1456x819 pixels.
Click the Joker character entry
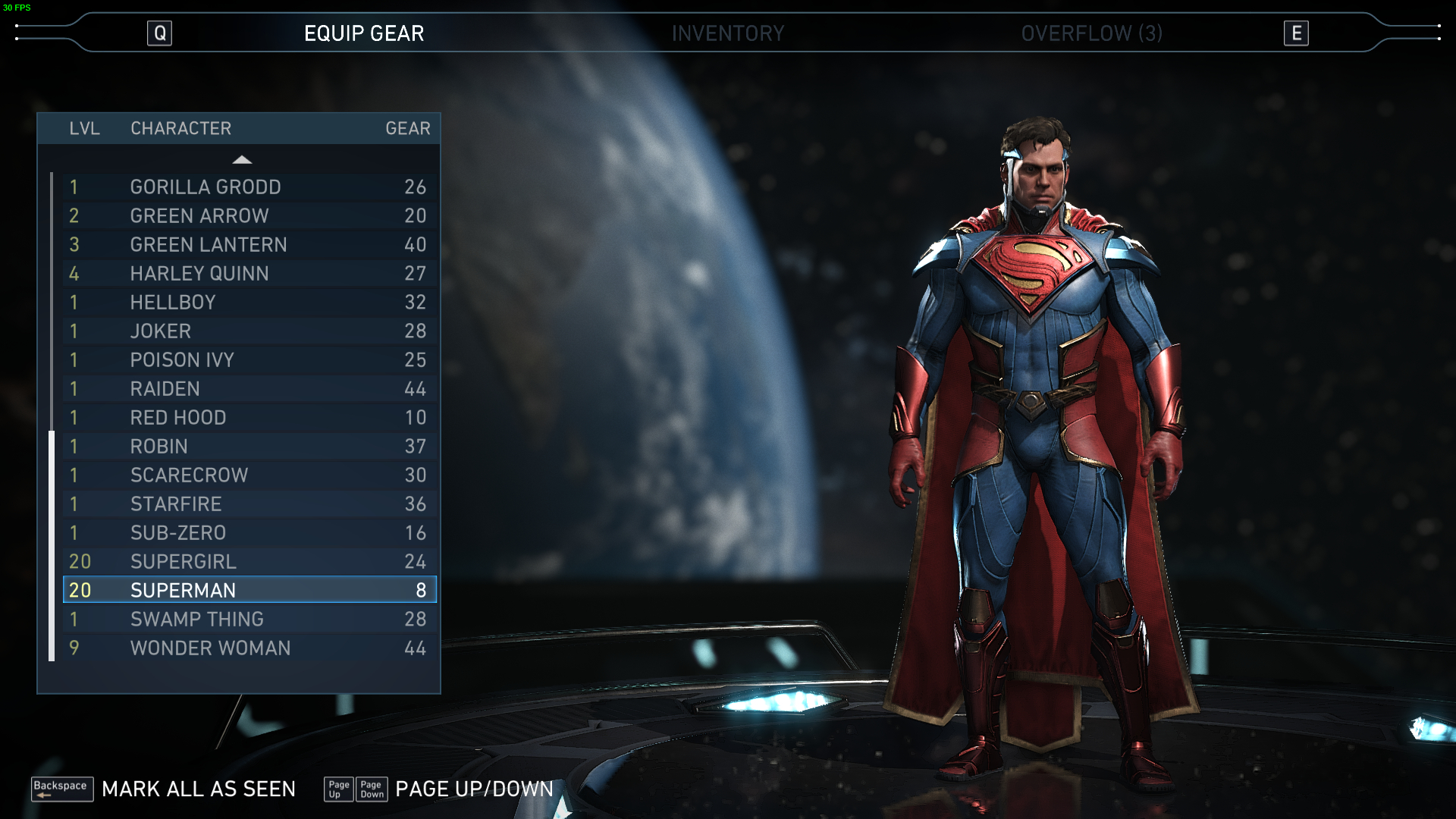tap(249, 331)
